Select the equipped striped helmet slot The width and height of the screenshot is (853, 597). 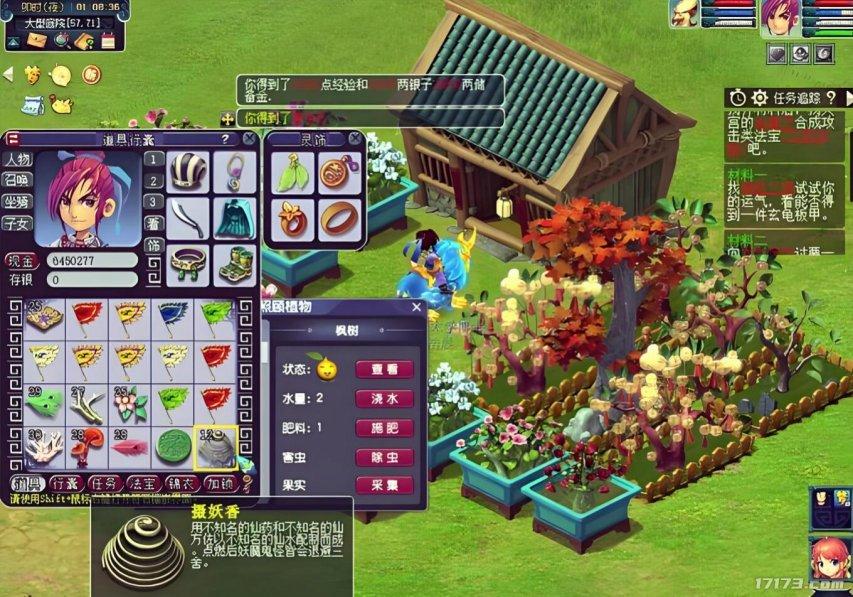click(187, 172)
